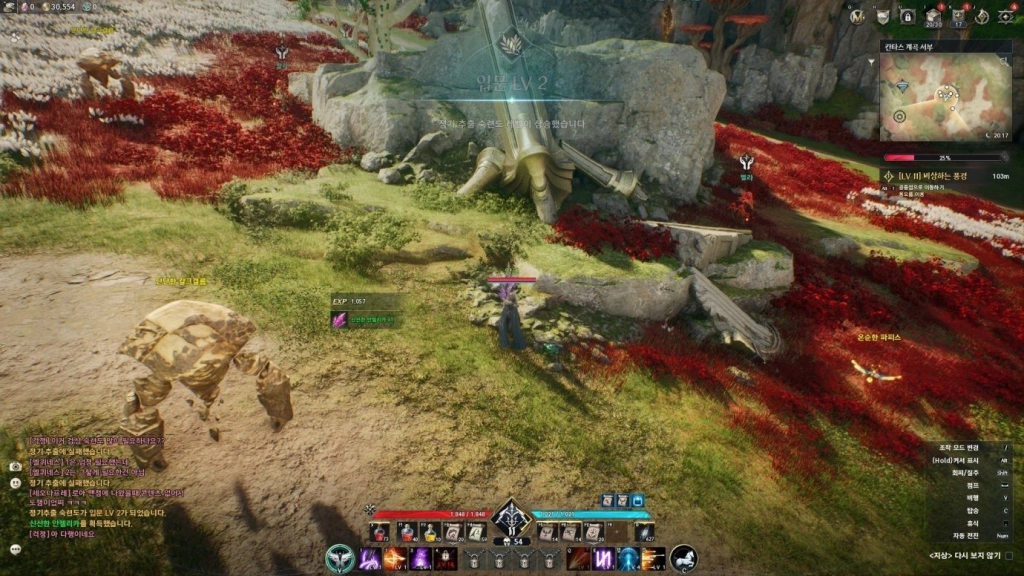Open the inventory bag icon showing 20/20

[x=933, y=15]
